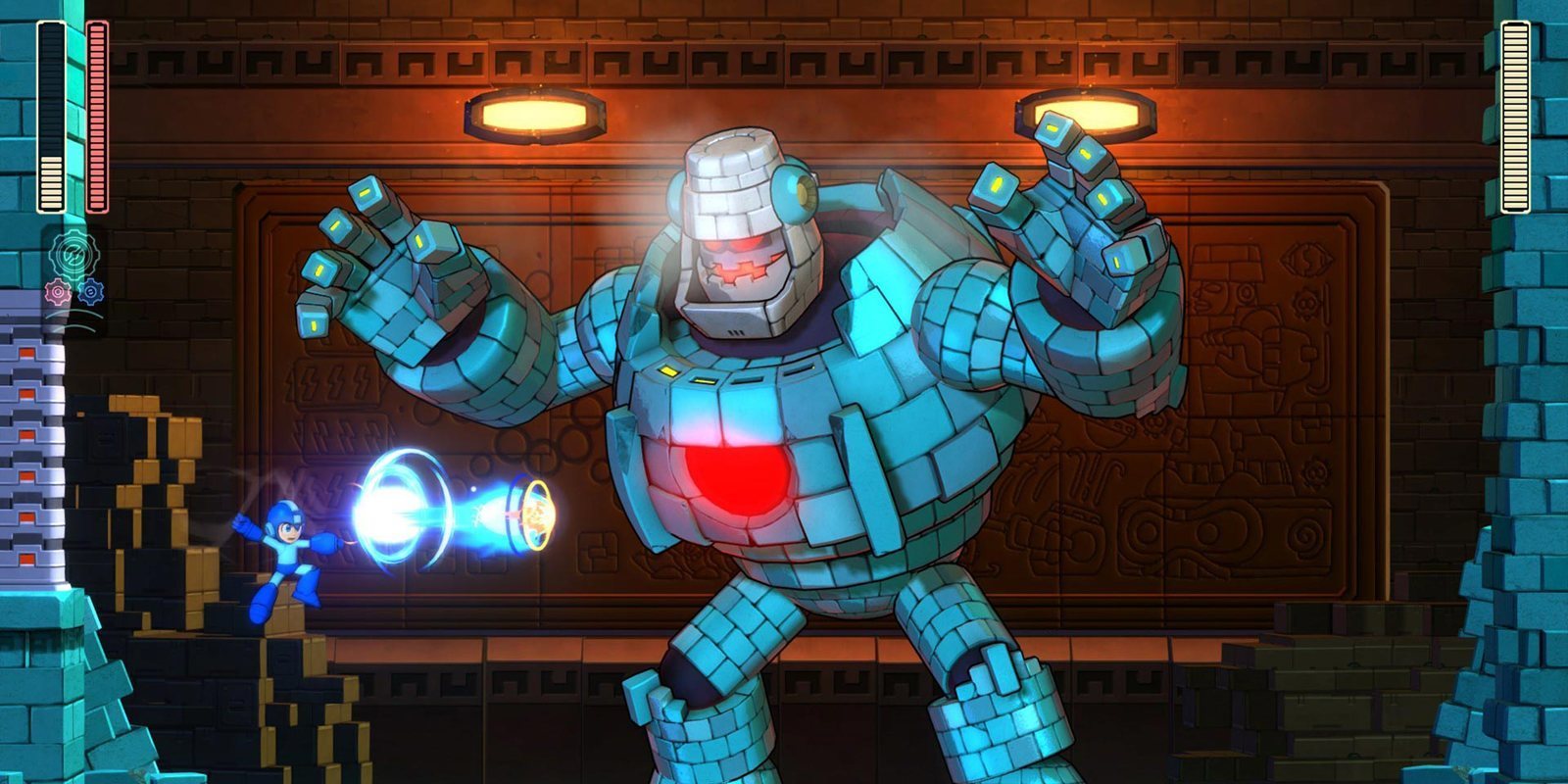Click the blue Power Gear icon
Viewport: 1568px width, 784px height.
pos(91,291)
